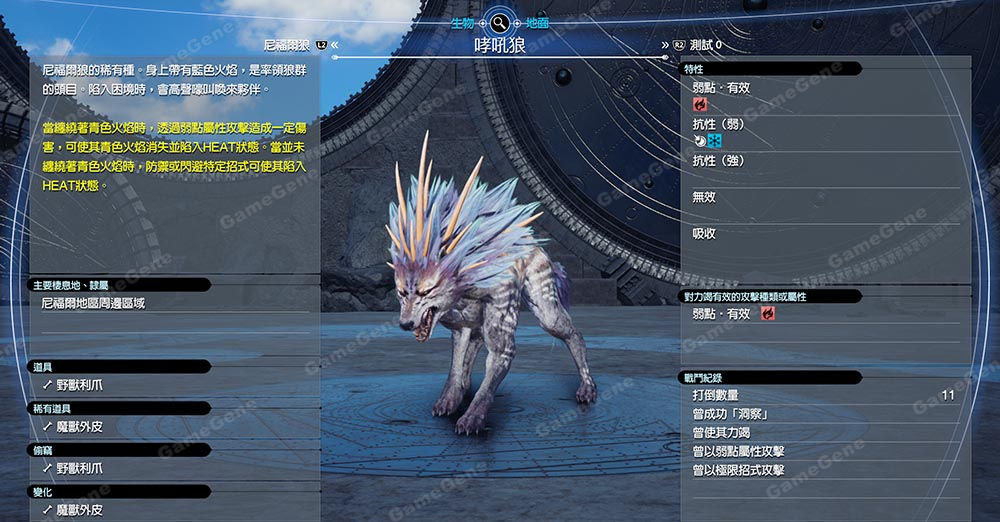Image resolution: width=1000 pixels, height=522 pixels.
Task: Select 野獸利爪 under the 道具 section
Action: (x=79, y=385)
